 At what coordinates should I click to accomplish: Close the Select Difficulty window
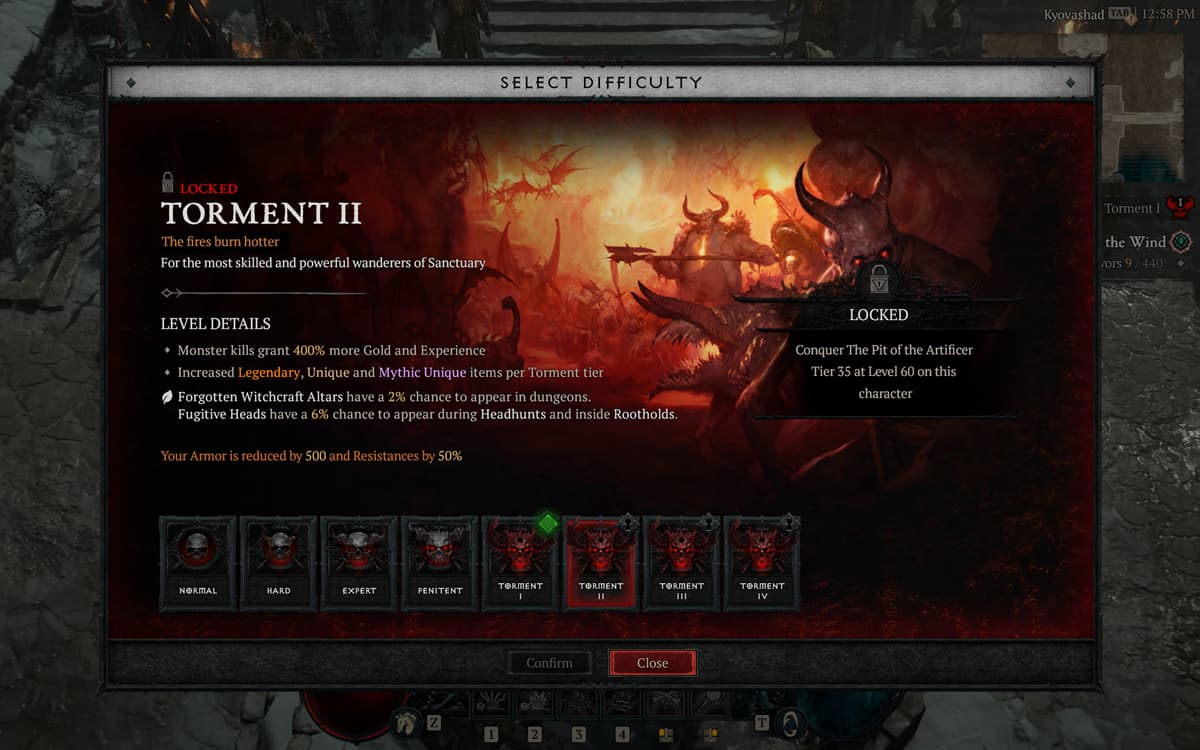pos(652,663)
